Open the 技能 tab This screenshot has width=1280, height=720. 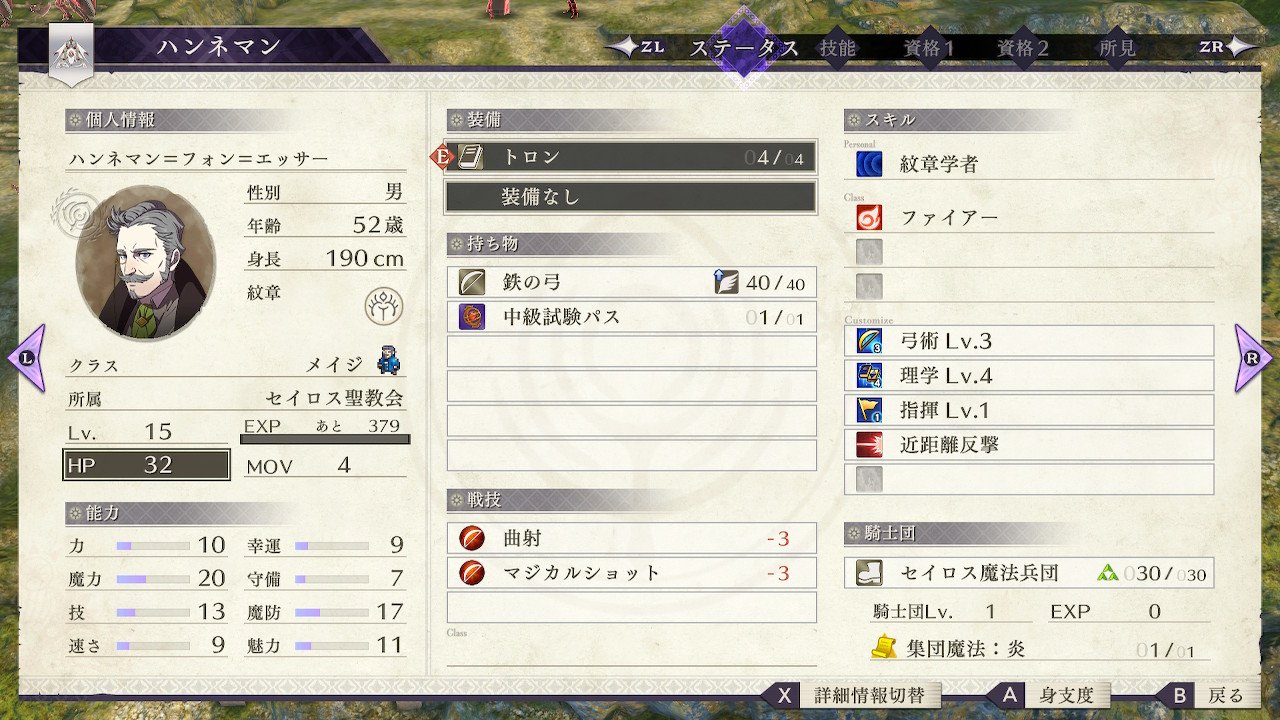(837, 48)
